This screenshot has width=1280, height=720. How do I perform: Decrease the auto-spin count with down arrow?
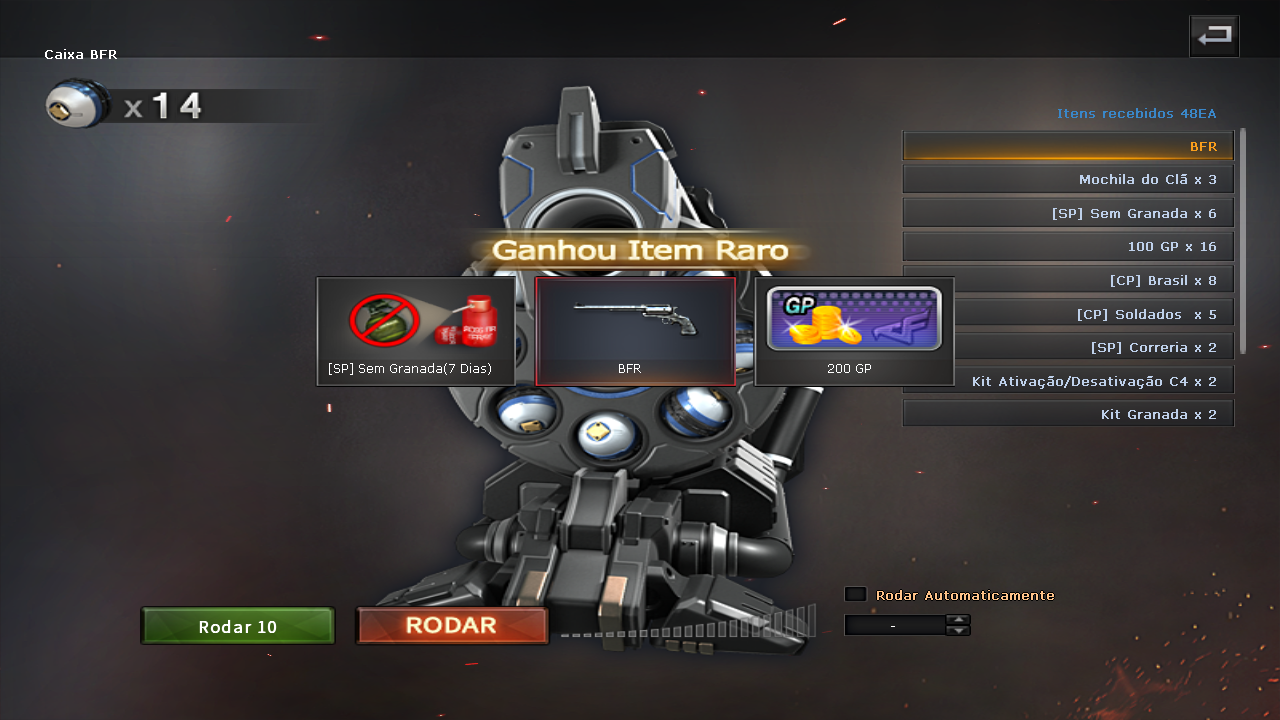pyautogui.click(x=958, y=630)
